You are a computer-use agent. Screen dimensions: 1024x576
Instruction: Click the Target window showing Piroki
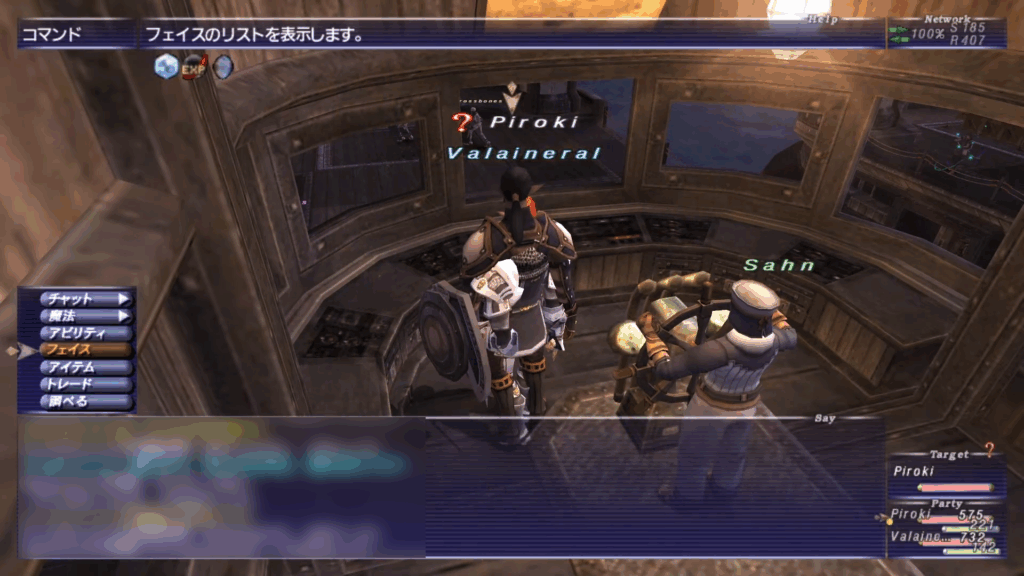click(x=944, y=476)
